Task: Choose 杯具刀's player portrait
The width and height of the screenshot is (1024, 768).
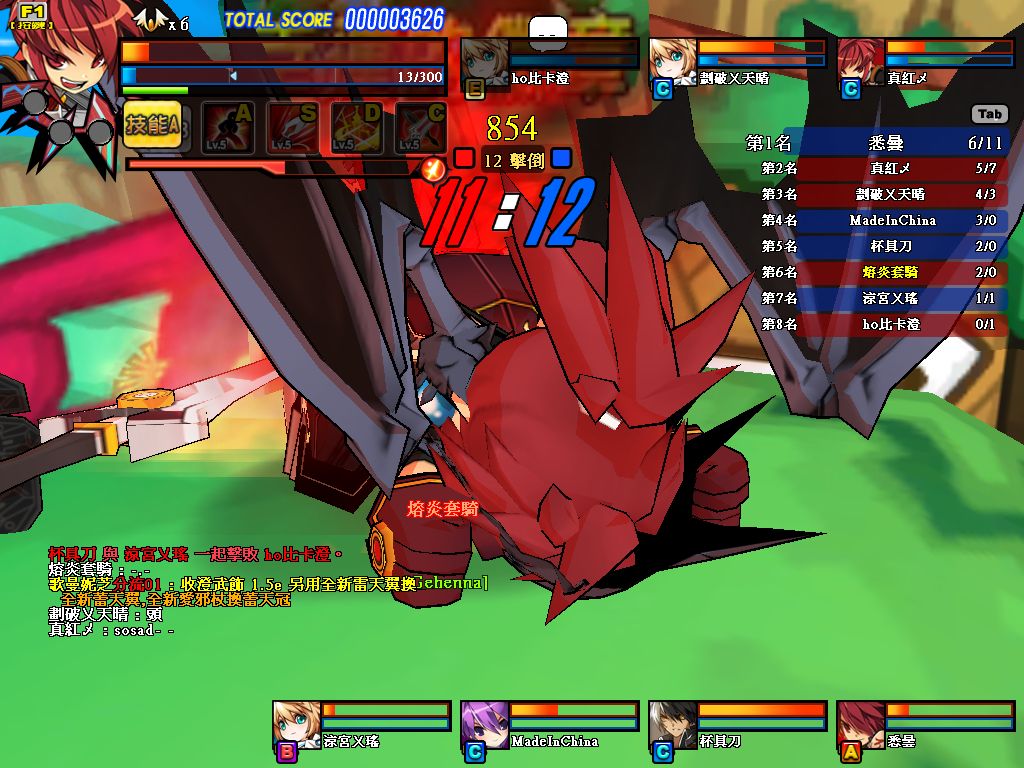Action: click(x=673, y=724)
